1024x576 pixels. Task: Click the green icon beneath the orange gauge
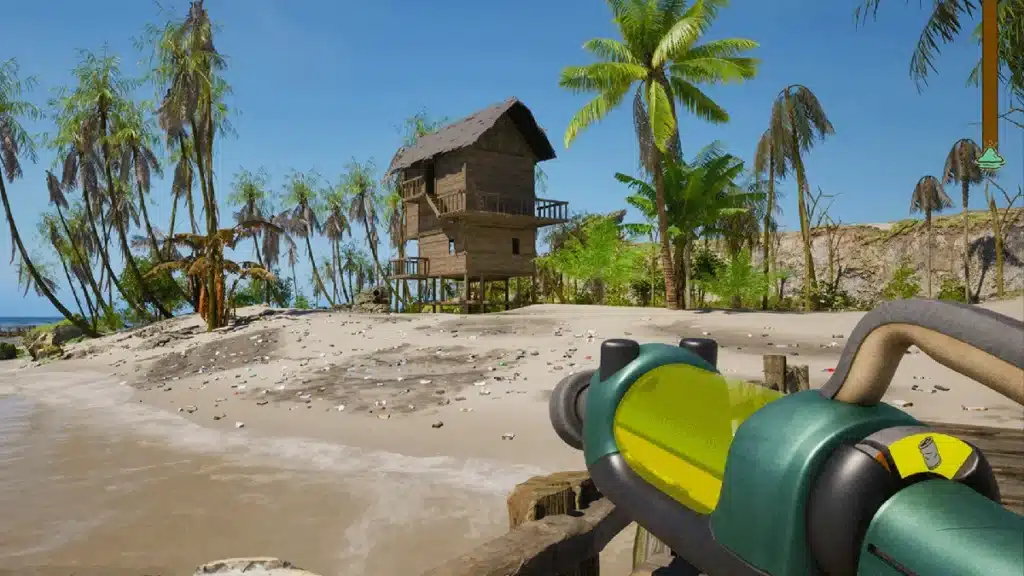(x=990, y=158)
